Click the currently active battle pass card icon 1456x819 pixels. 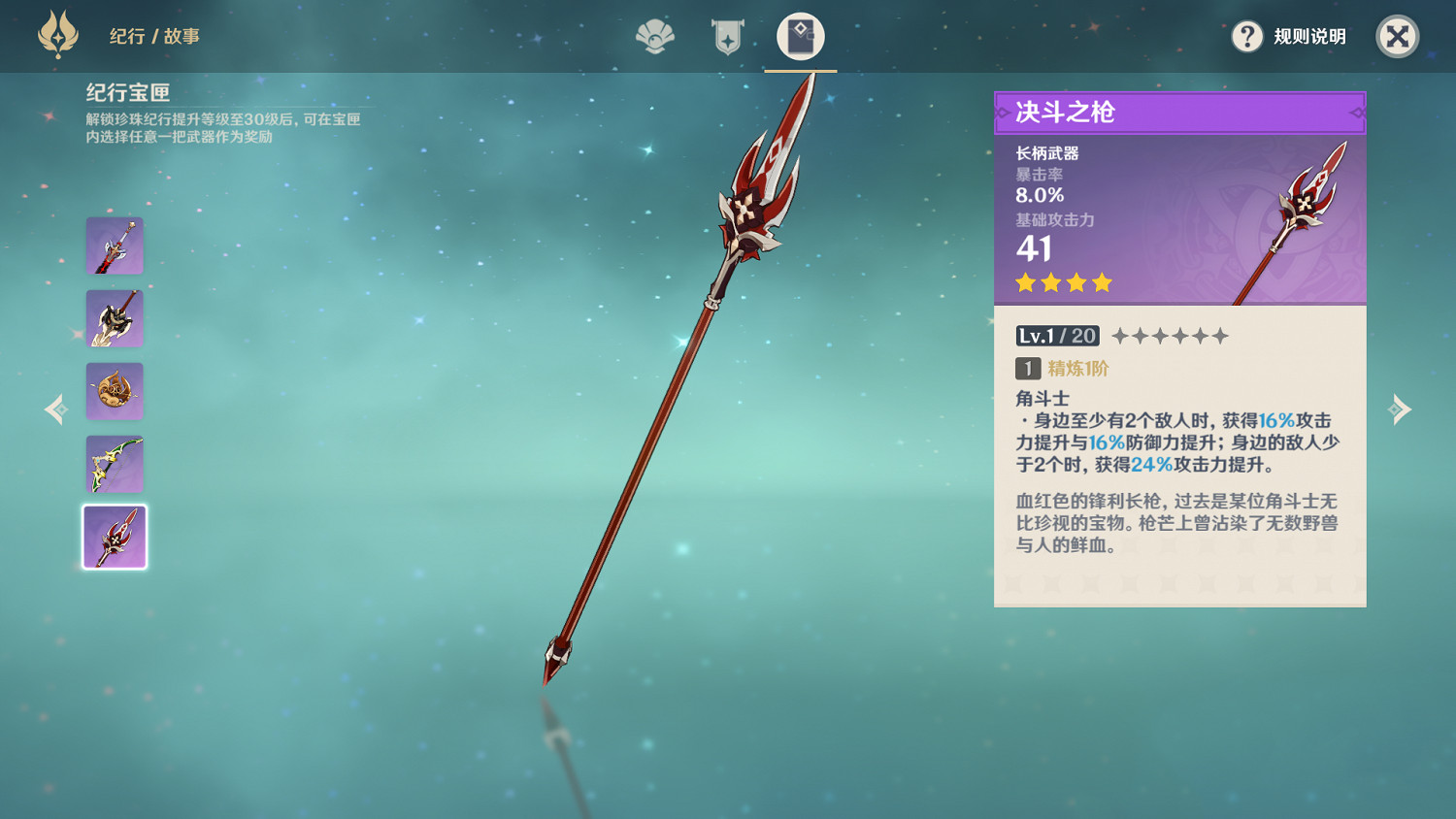pyautogui.click(x=799, y=37)
